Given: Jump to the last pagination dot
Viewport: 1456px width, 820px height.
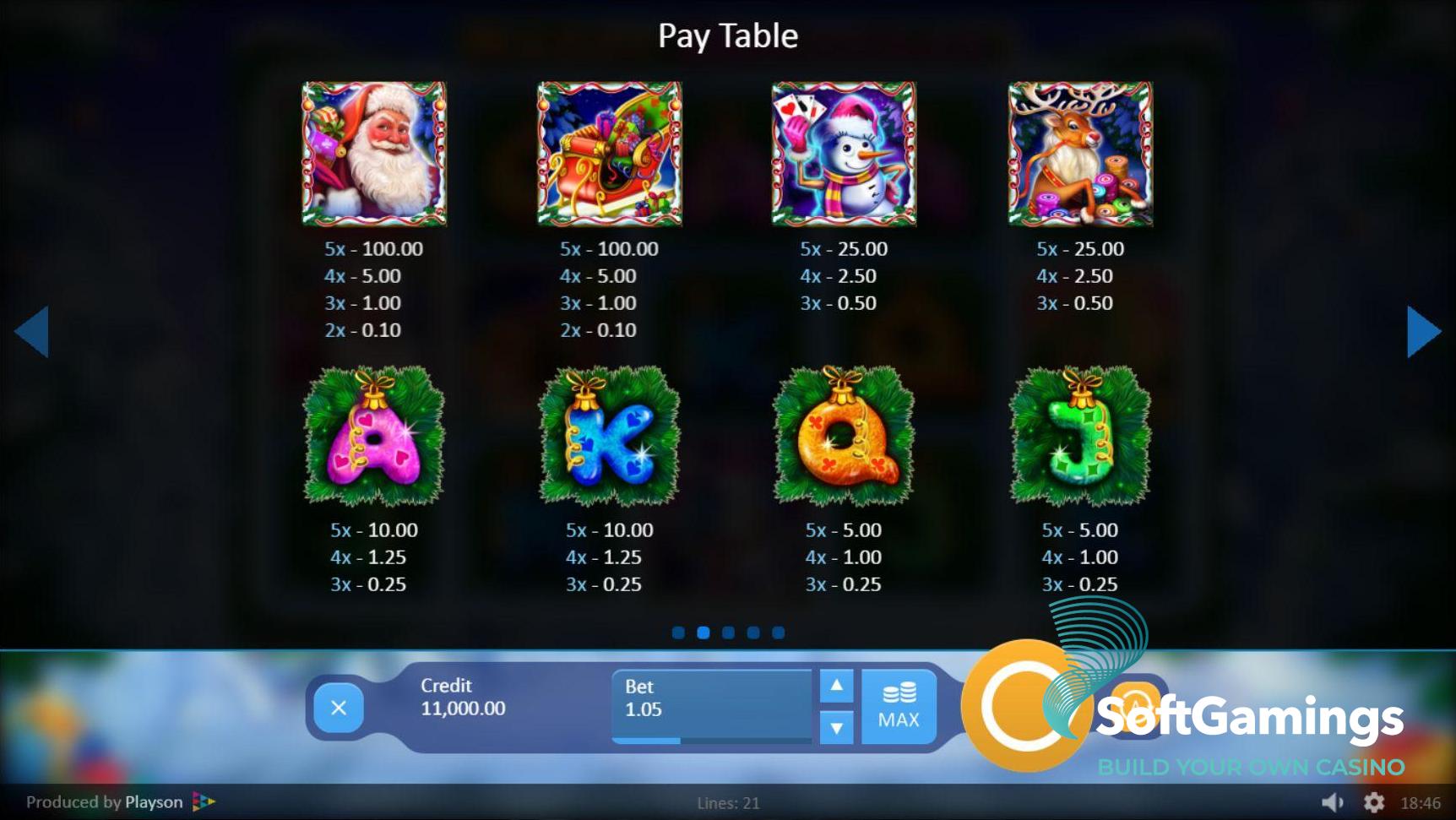Looking at the screenshot, I should 779,633.
